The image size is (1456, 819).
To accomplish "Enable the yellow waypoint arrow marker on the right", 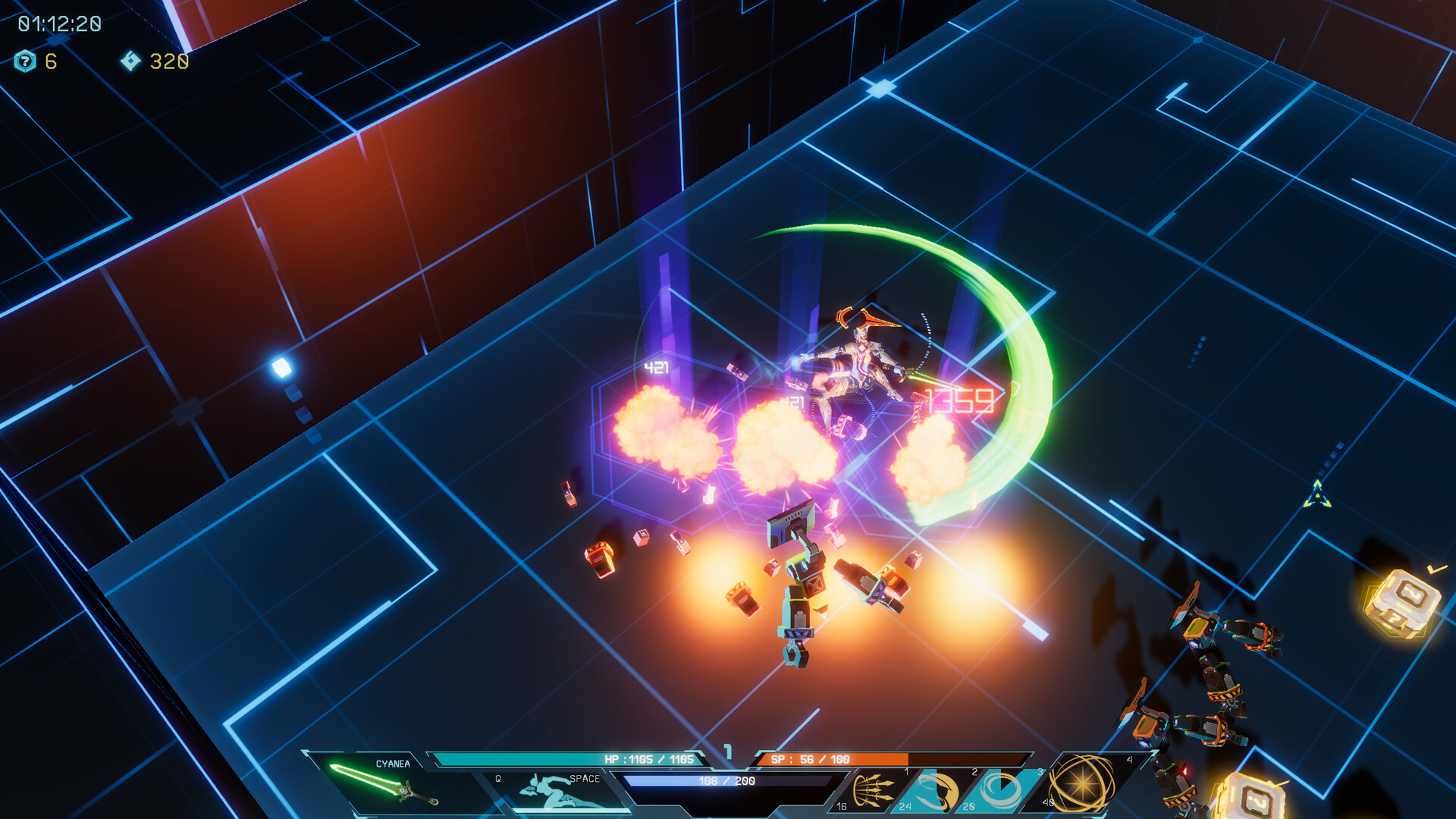I will [1316, 495].
